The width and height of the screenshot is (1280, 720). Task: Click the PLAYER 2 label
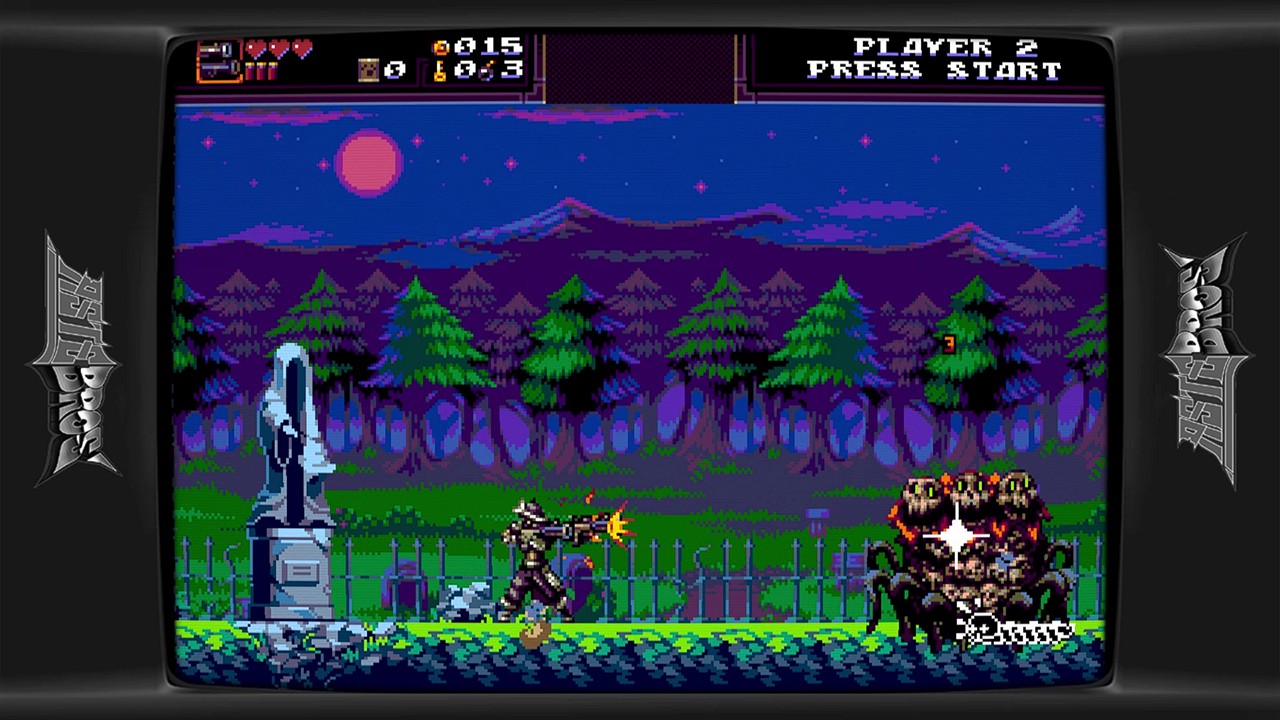tap(946, 46)
